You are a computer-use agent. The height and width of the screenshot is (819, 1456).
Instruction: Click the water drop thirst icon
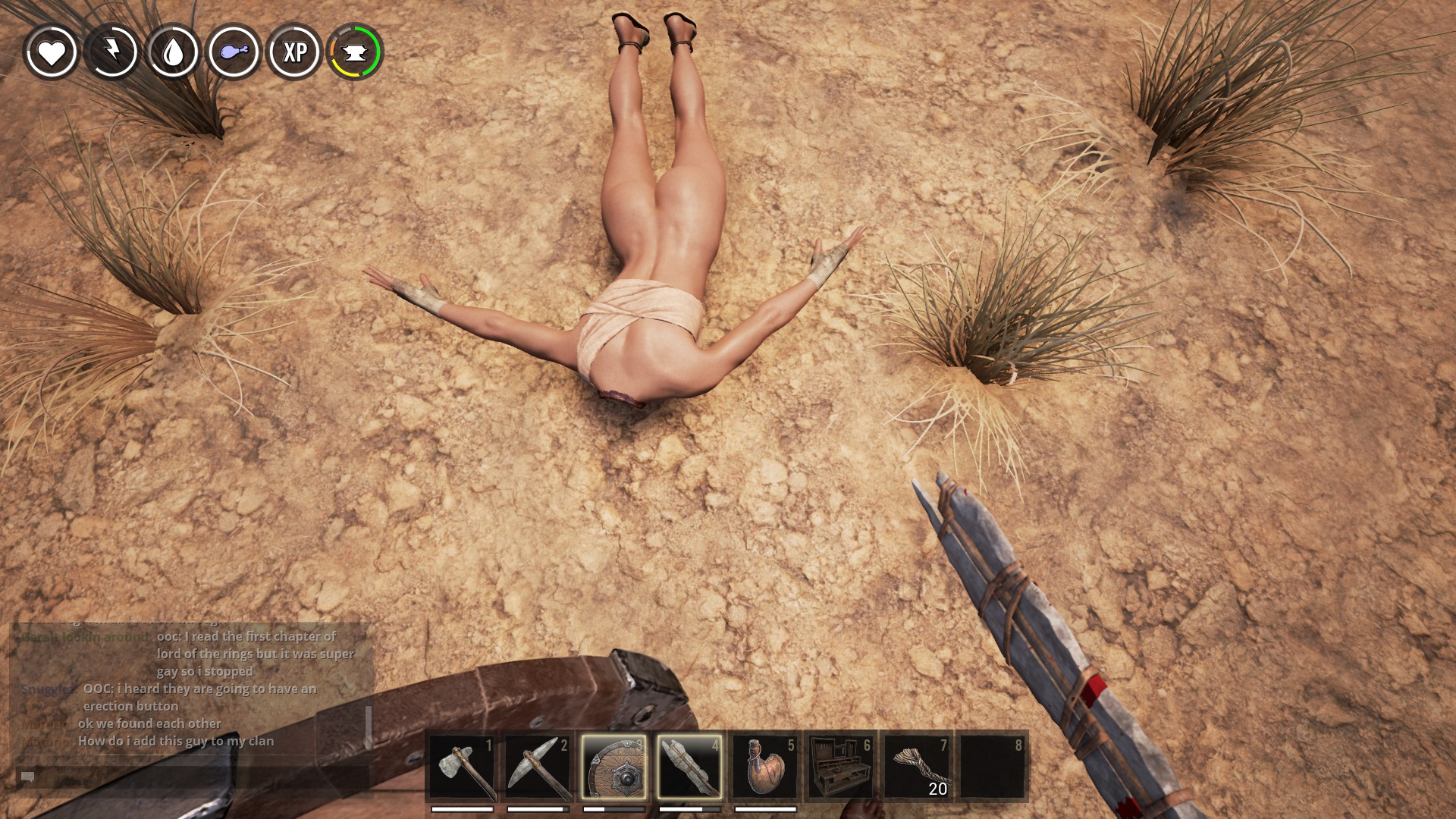pos(174,52)
